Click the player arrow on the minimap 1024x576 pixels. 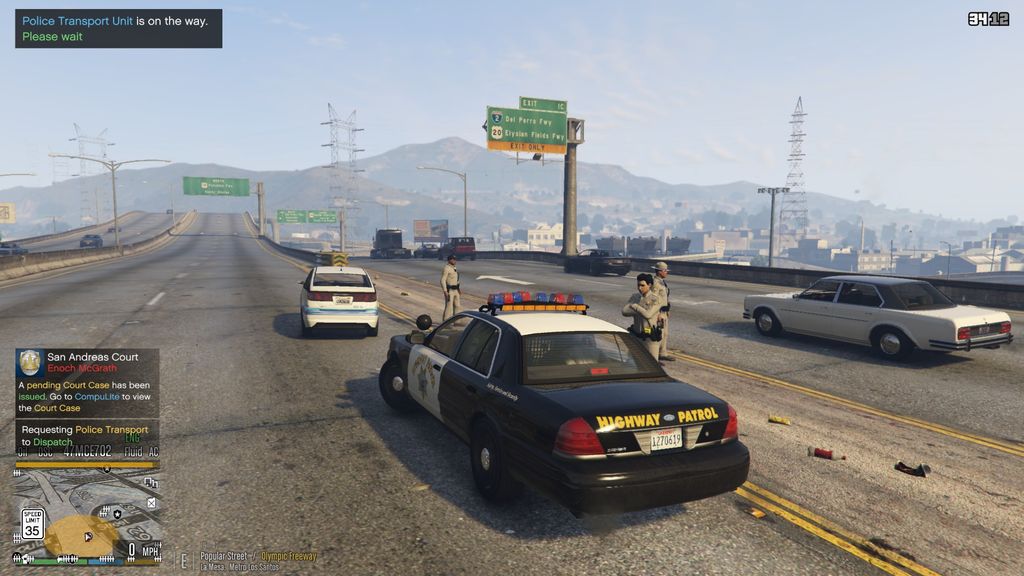tap(88, 537)
